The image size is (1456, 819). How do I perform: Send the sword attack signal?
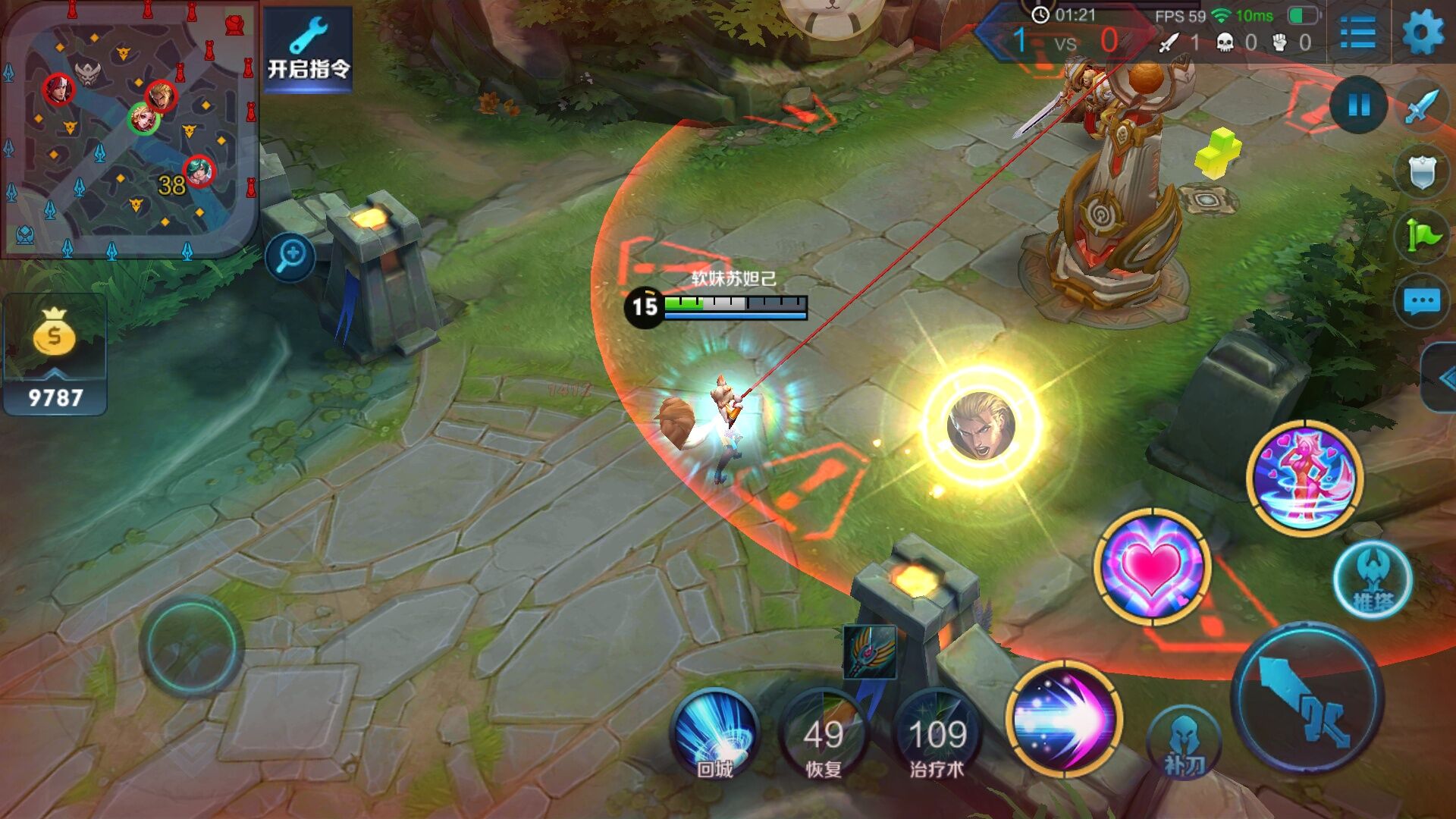[x=1422, y=105]
